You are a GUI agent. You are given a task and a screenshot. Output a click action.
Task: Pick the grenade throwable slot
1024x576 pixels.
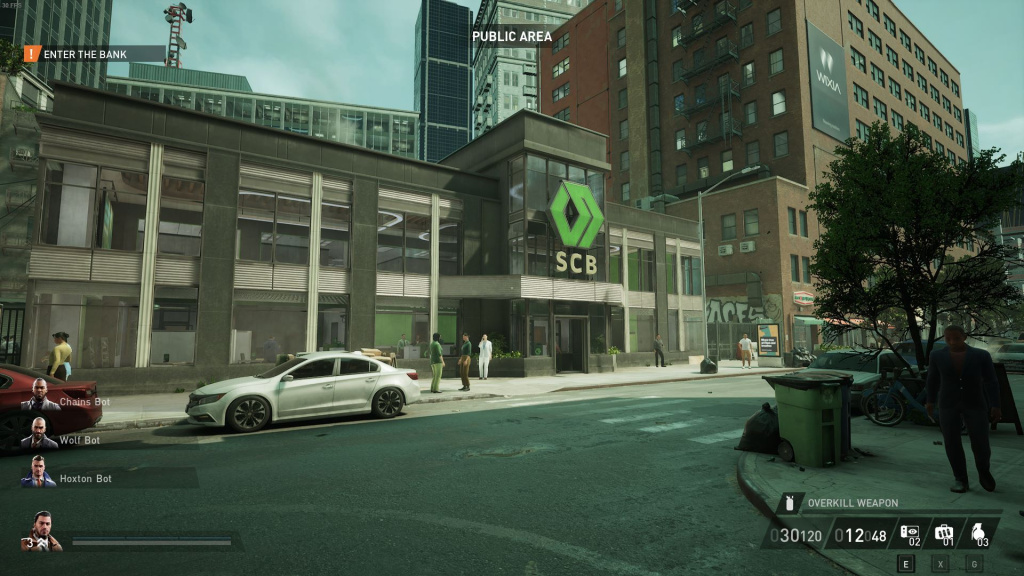point(980,534)
